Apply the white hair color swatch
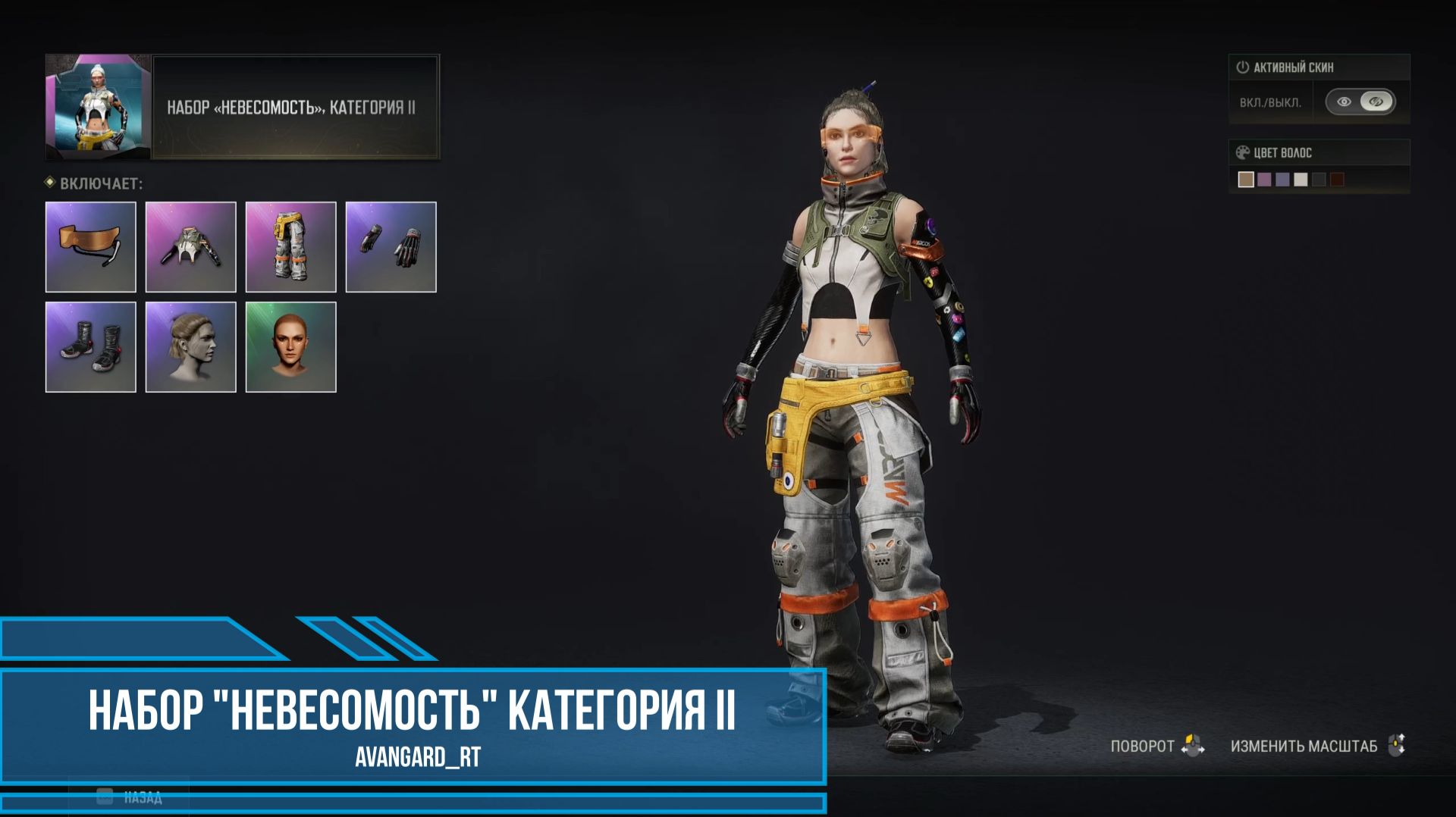Screen dimensions: 1456x817 coord(1301,180)
